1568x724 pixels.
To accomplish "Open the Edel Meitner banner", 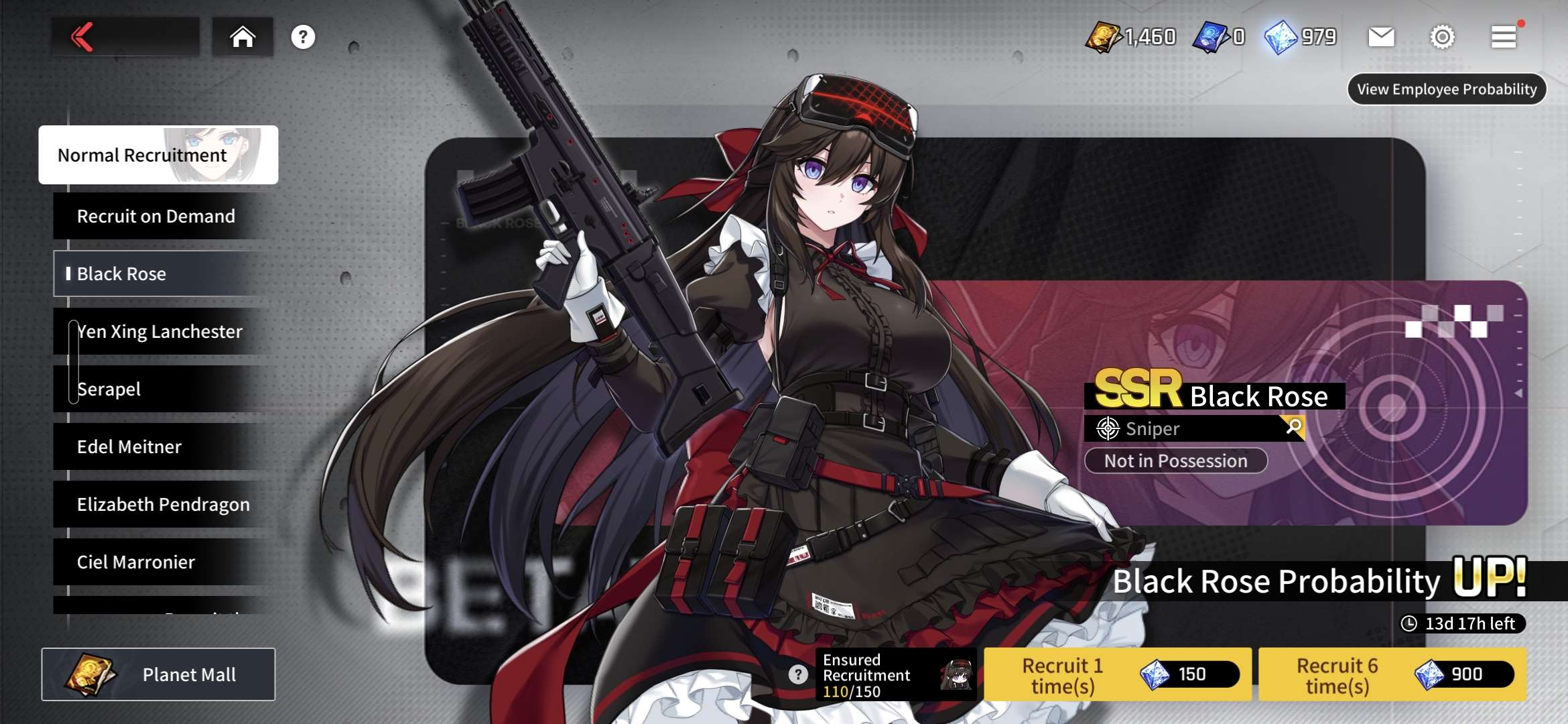I will click(161, 446).
